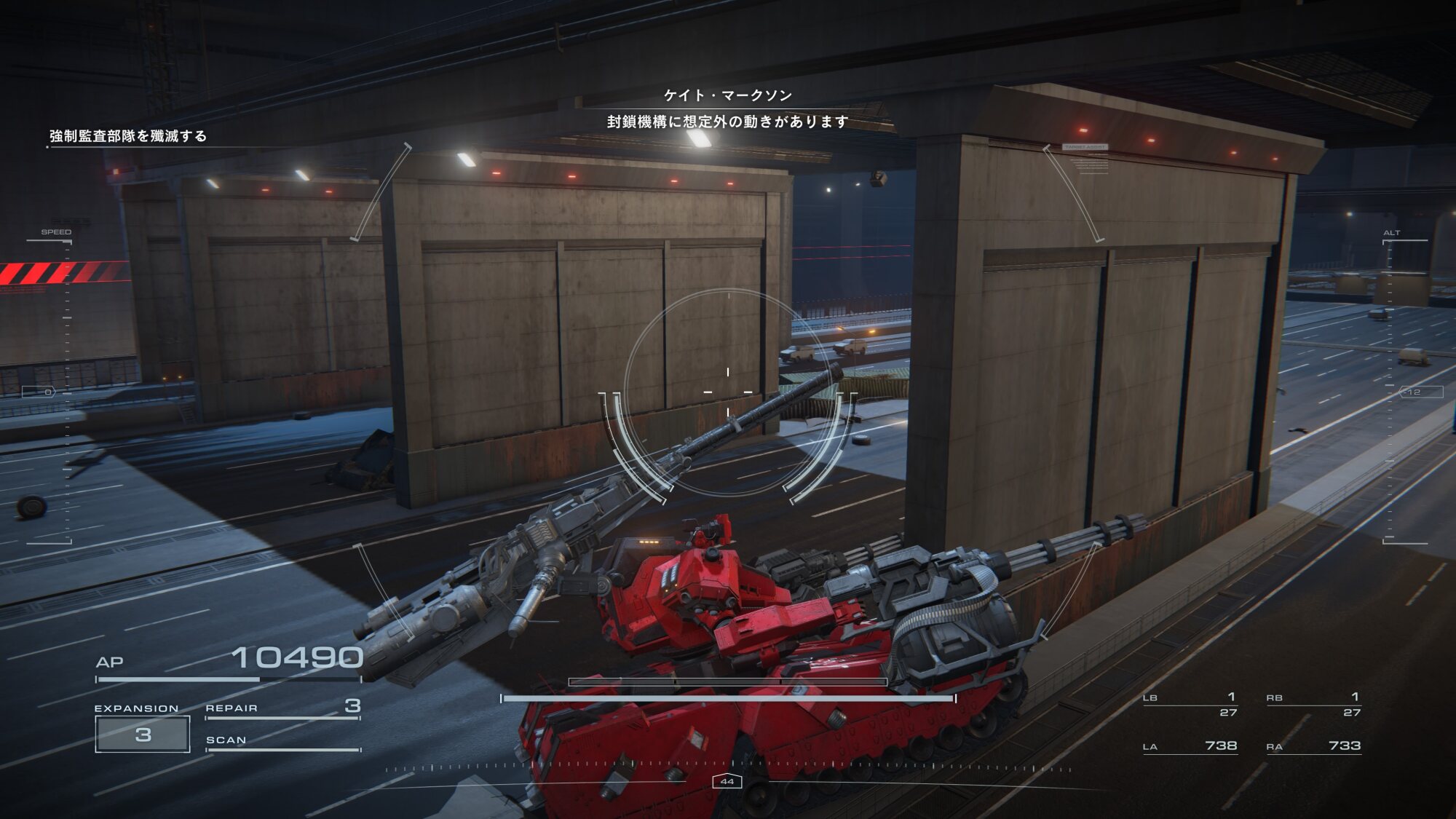This screenshot has width=1456, height=819.
Task: Select the mission objective tracker text
Action: click(x=128, y=136)
